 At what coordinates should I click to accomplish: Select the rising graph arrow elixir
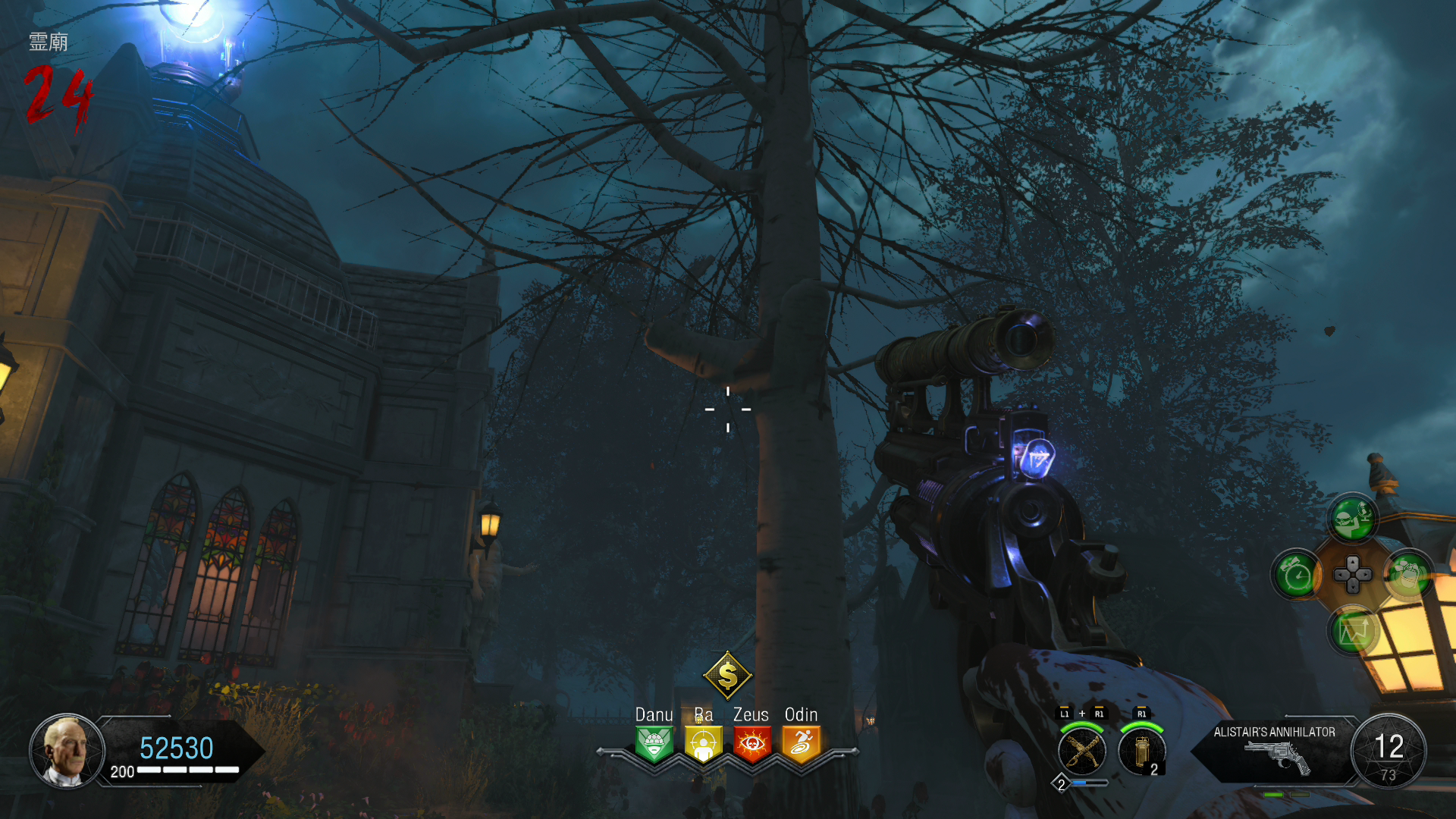click(x=1353, y=630)
